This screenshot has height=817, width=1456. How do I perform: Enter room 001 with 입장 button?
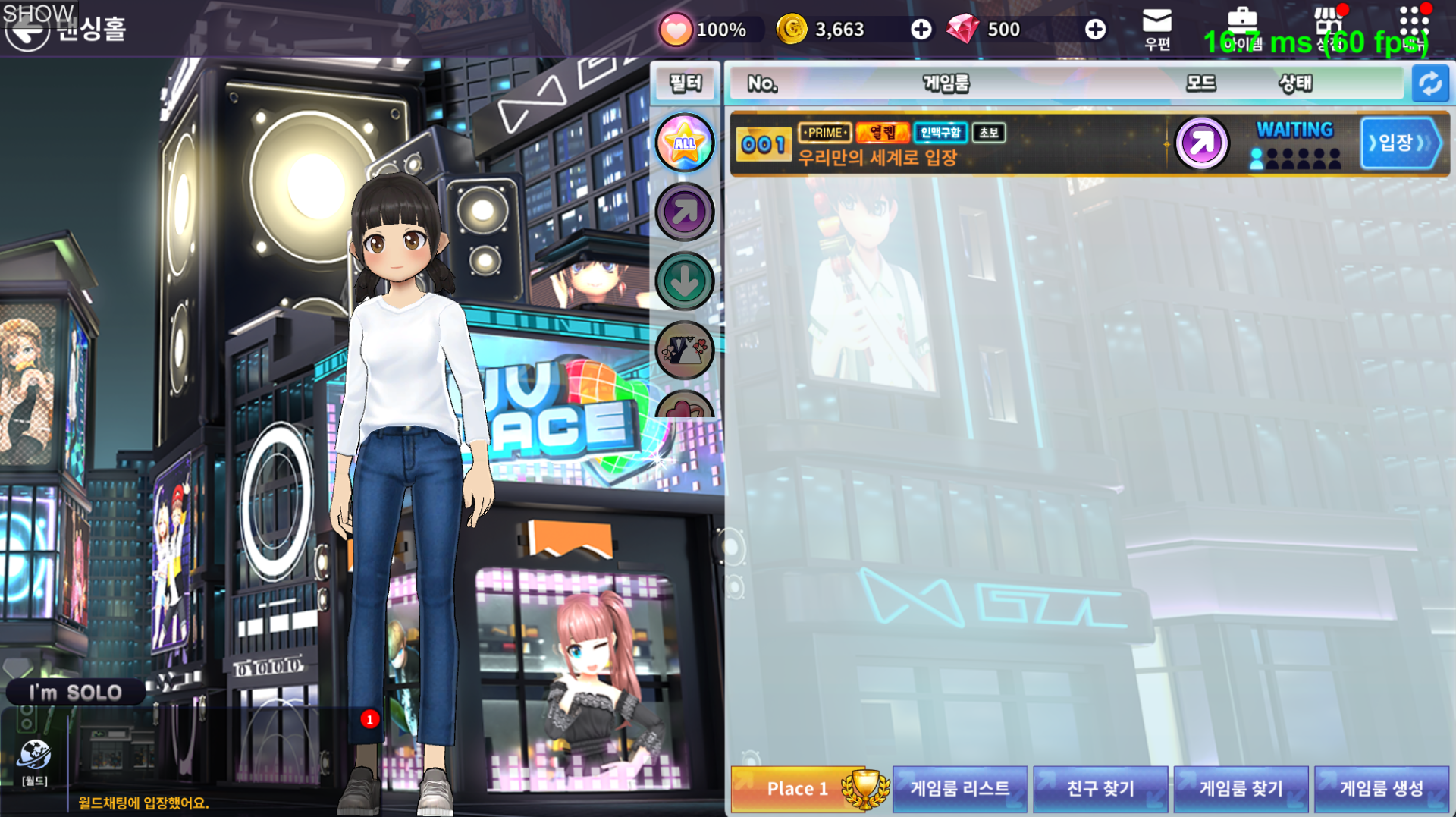point(1400,143)
